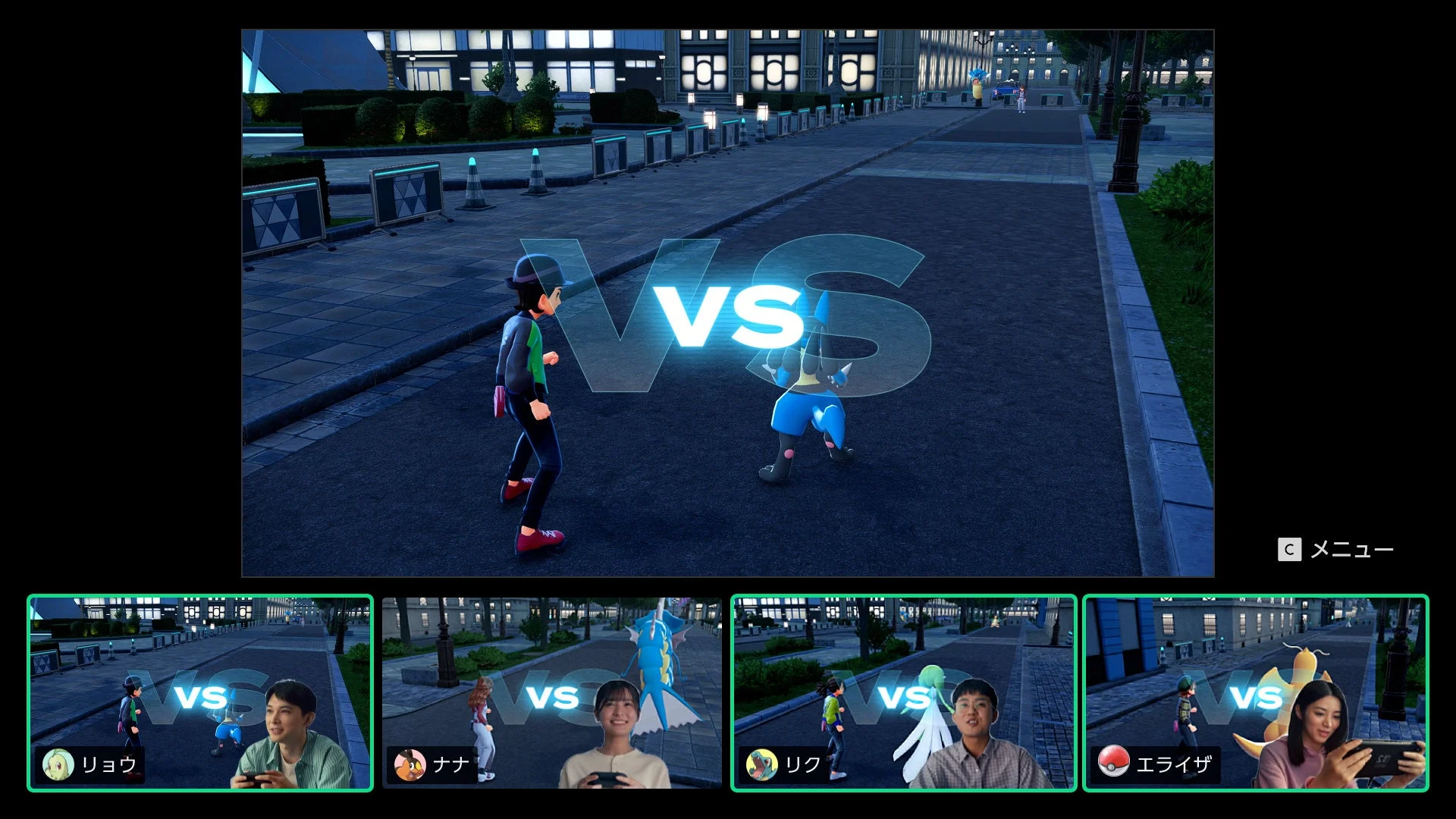Click the Lucario in the main battle view
Screen dimensions: 1456x819
tap(800, 402)
